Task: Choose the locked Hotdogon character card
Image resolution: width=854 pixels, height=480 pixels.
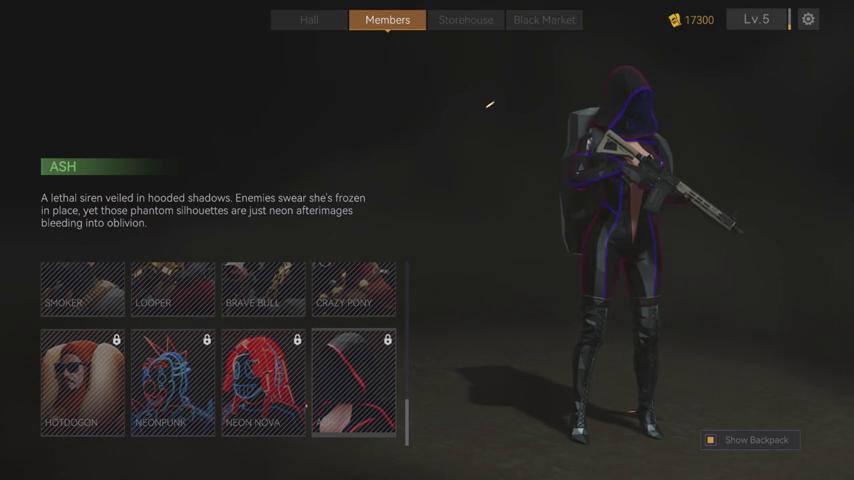Action: click(83, 382)
